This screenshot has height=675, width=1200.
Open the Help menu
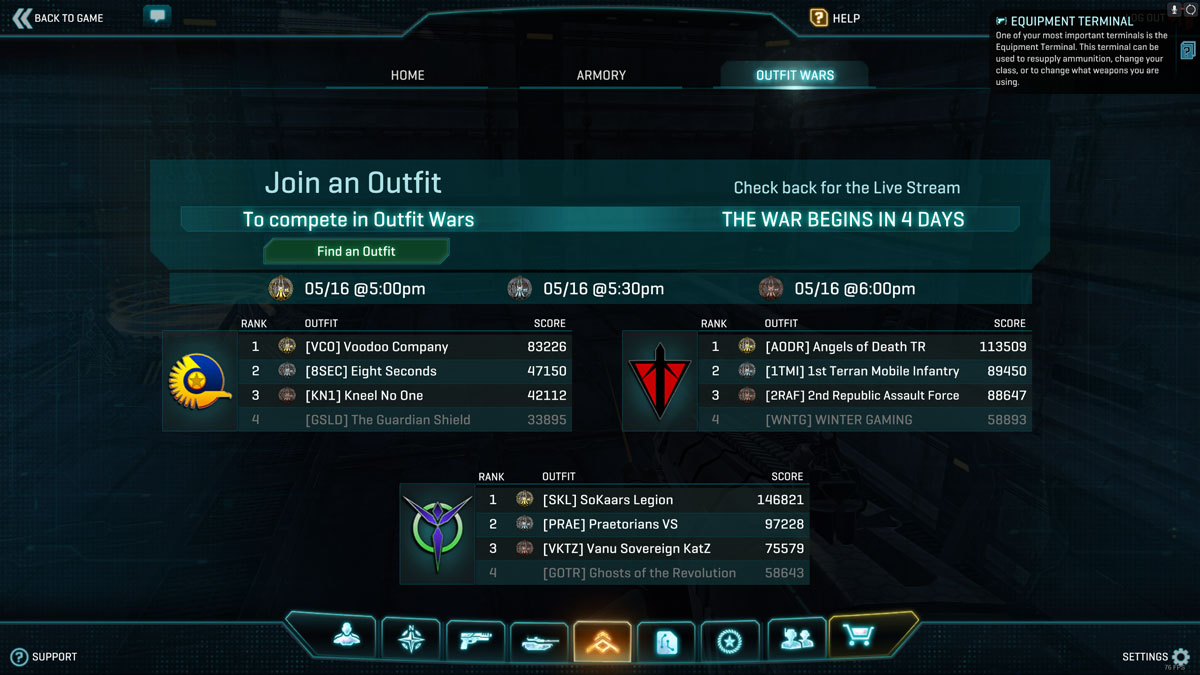pos(835,18)
